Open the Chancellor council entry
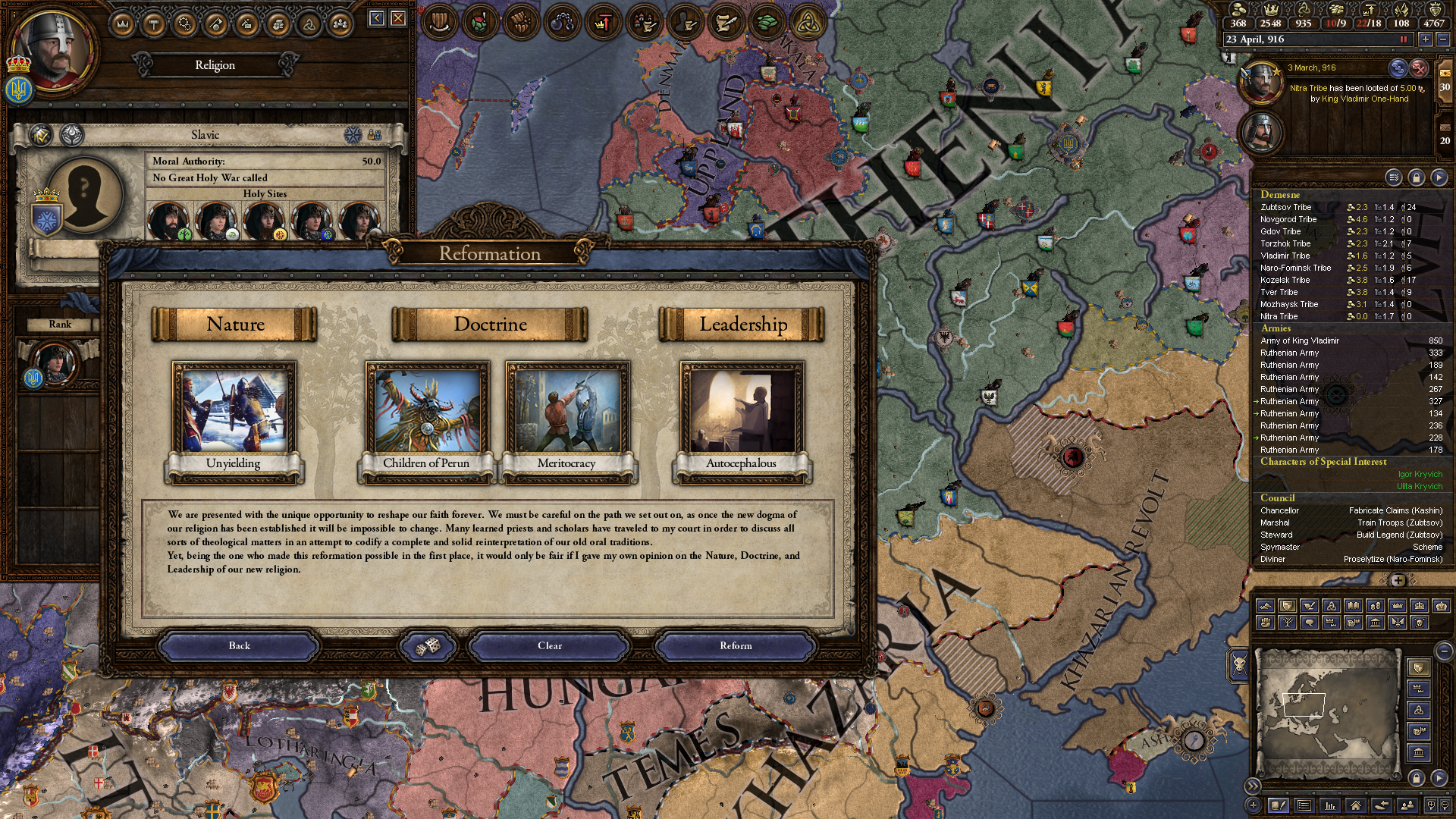Screen dimensions: 1456x819 click(1280, 510)
